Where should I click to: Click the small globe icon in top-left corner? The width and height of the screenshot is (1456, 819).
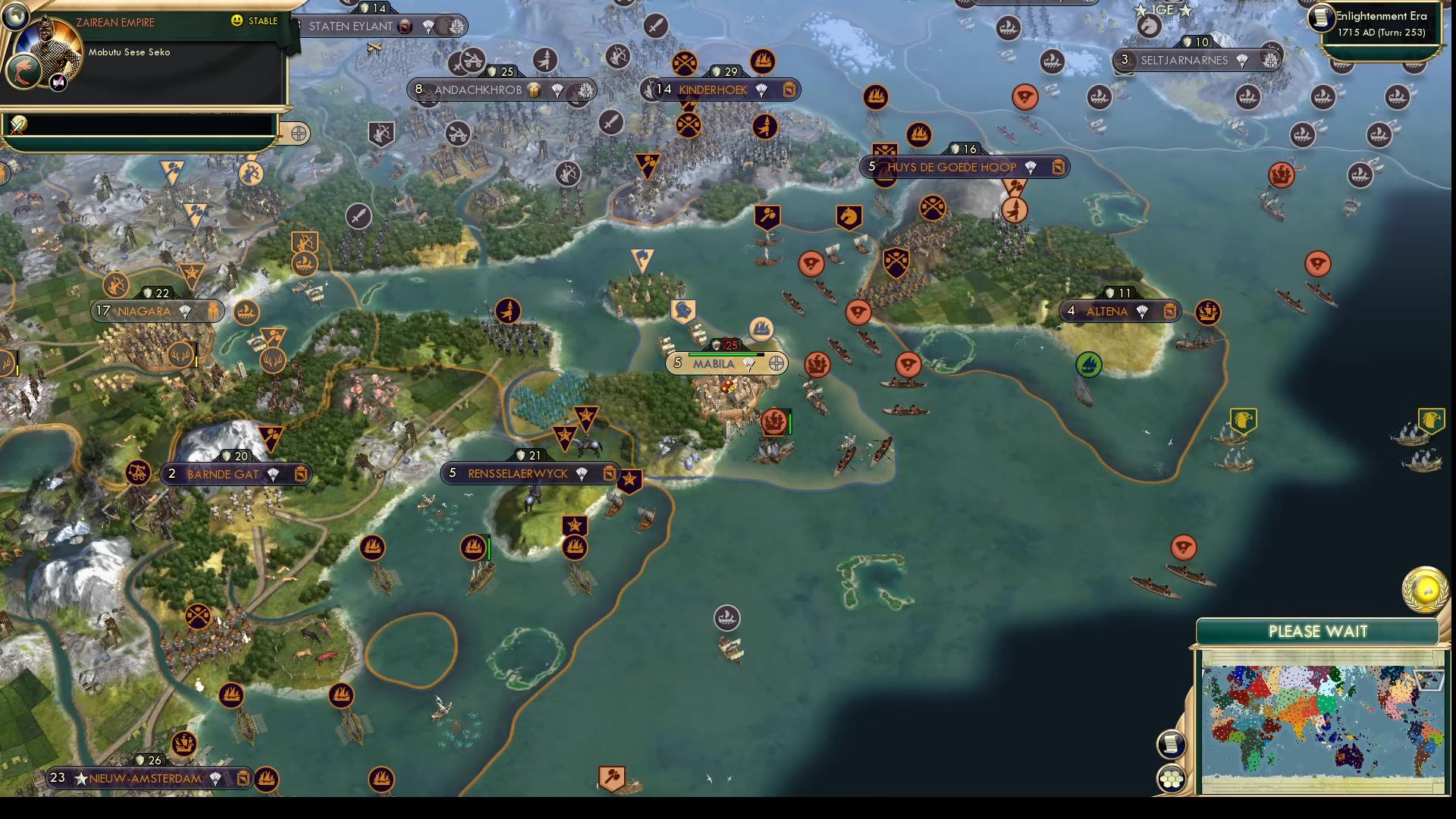(14, 17)
